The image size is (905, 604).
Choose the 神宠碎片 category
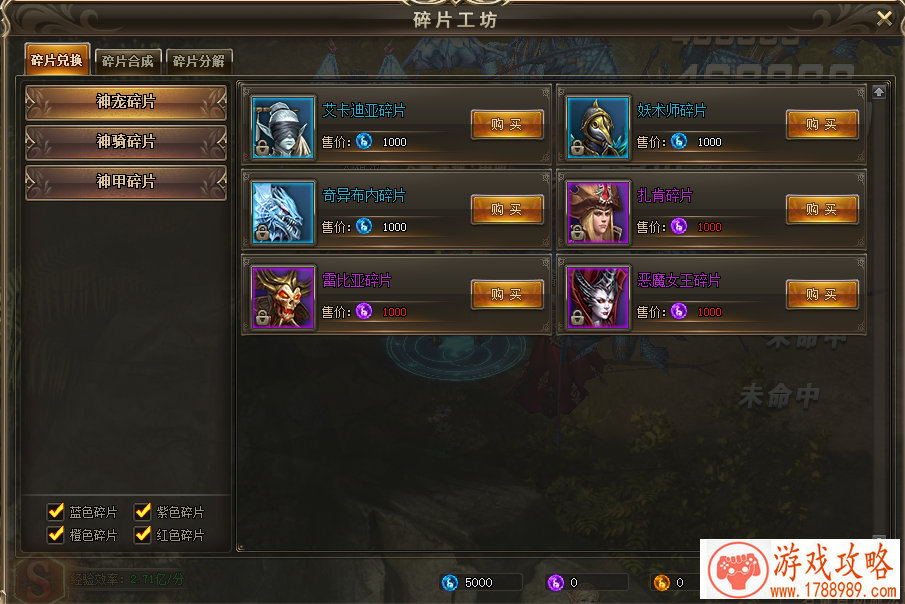126,102
